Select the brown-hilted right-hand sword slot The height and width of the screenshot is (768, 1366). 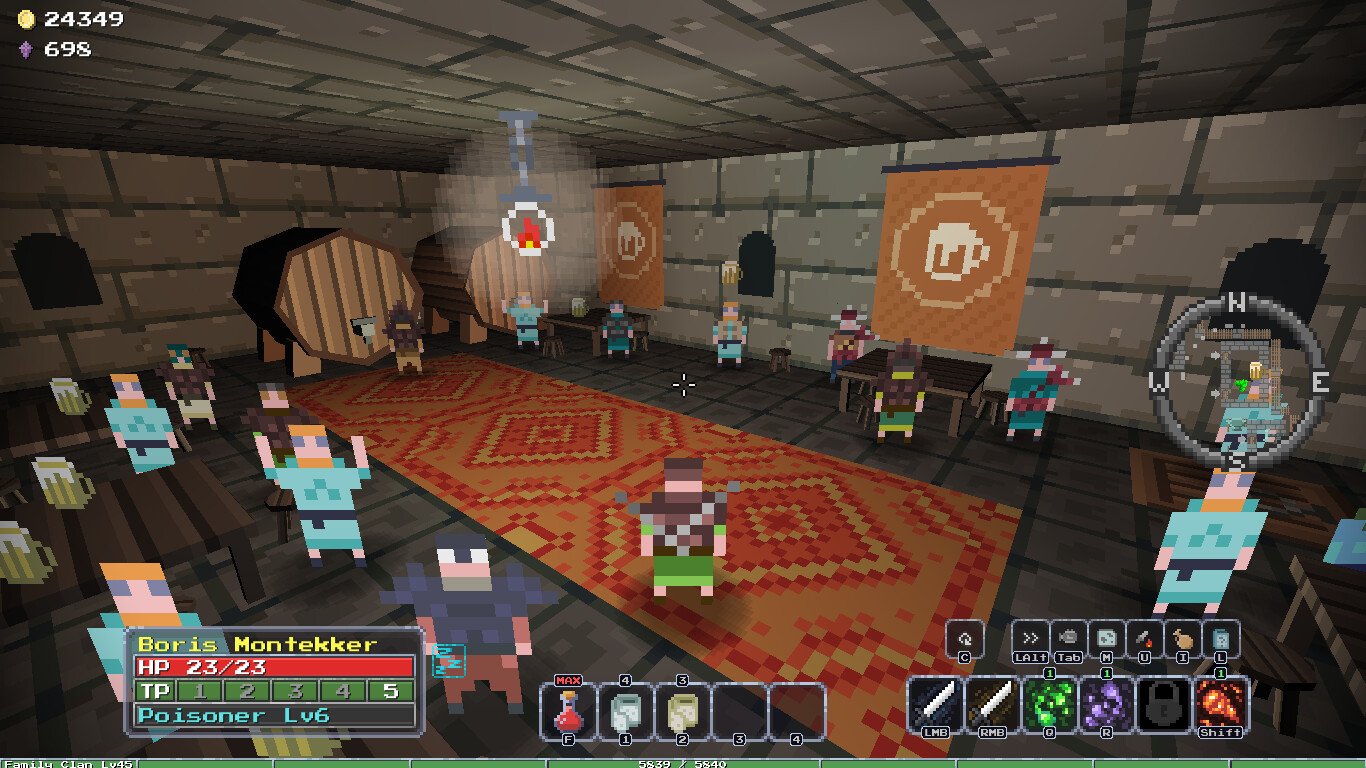point(994,704)
